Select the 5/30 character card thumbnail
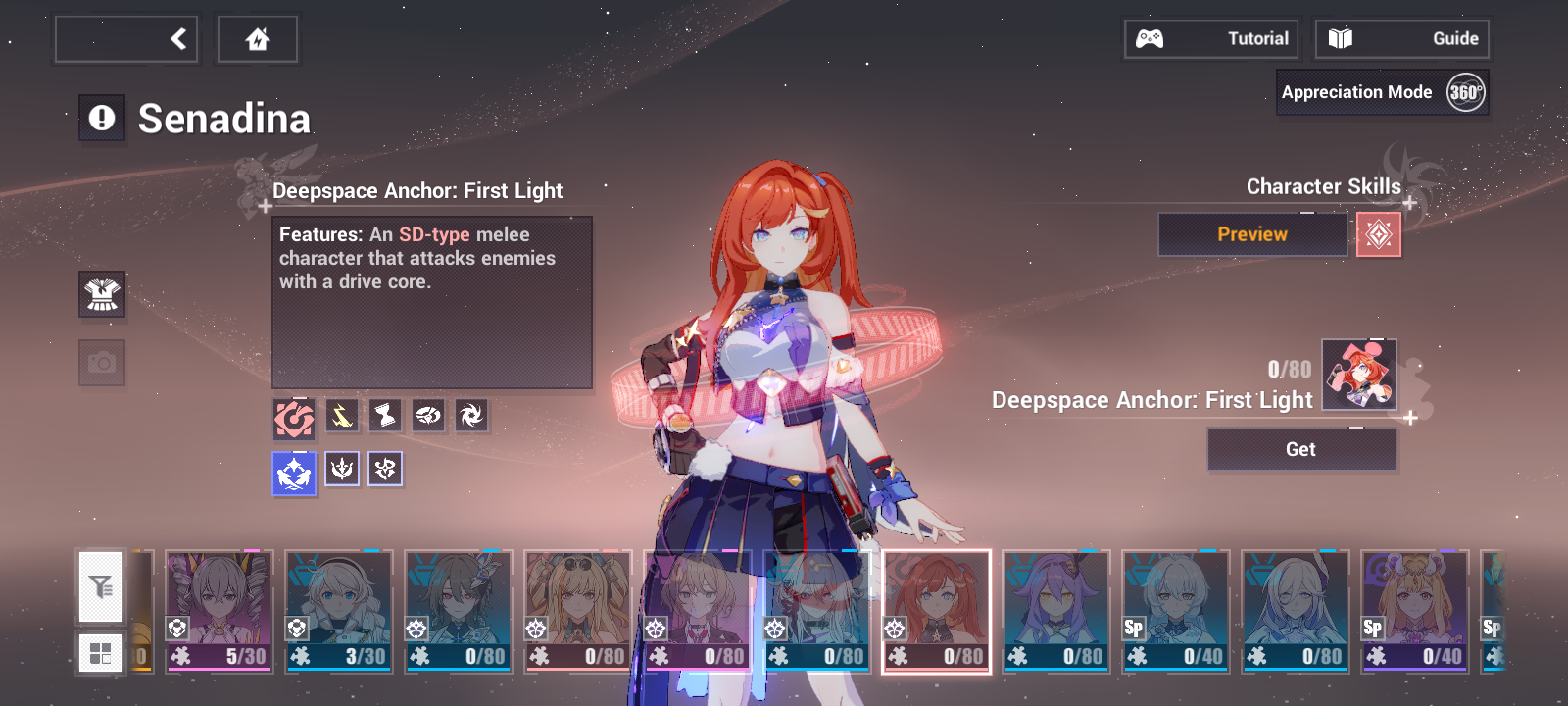1568x706 pixels. tap(218, 611)
